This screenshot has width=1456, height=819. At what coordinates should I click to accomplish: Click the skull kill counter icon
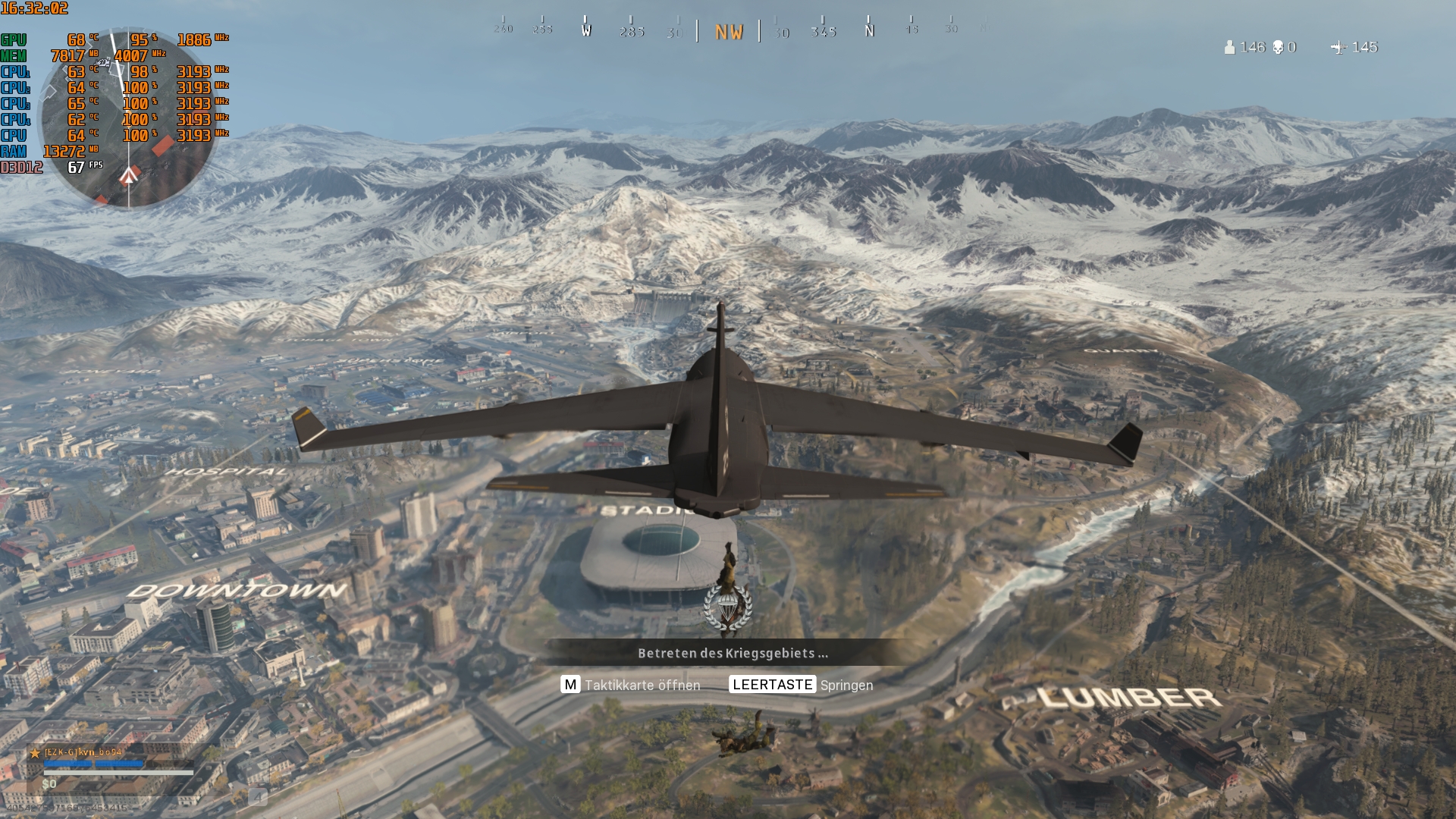(1279, 47)
